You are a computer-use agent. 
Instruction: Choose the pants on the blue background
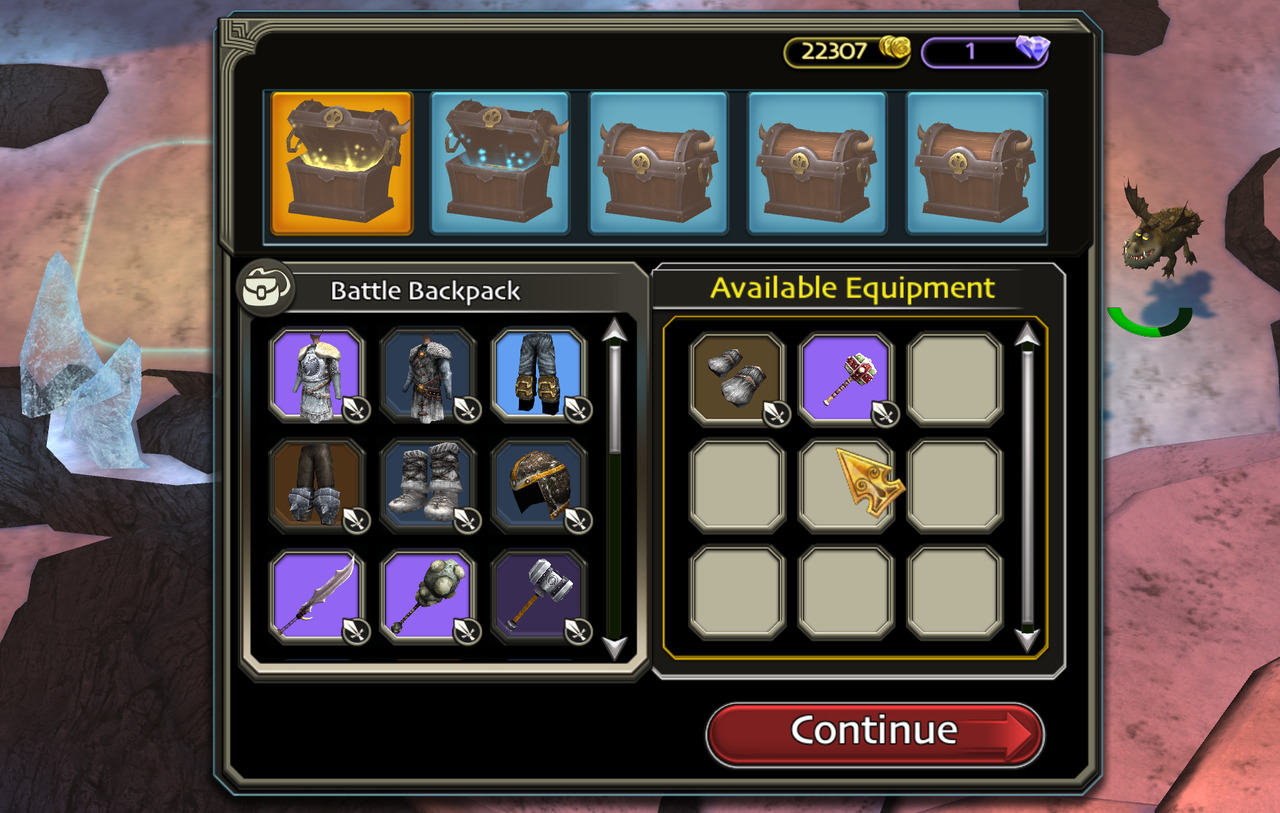coord(539,374)
